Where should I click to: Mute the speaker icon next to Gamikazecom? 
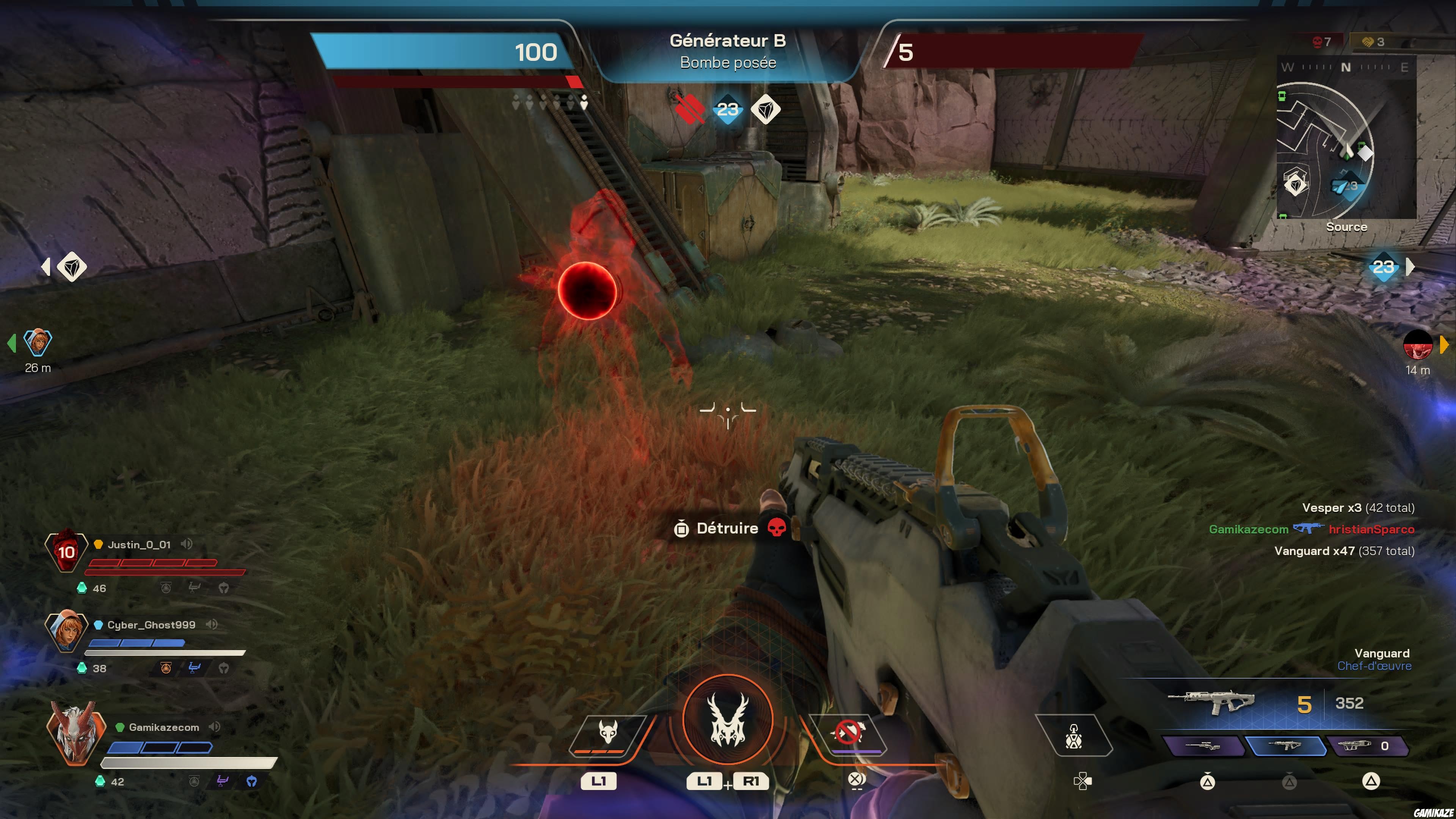click(x=215, y=727)
